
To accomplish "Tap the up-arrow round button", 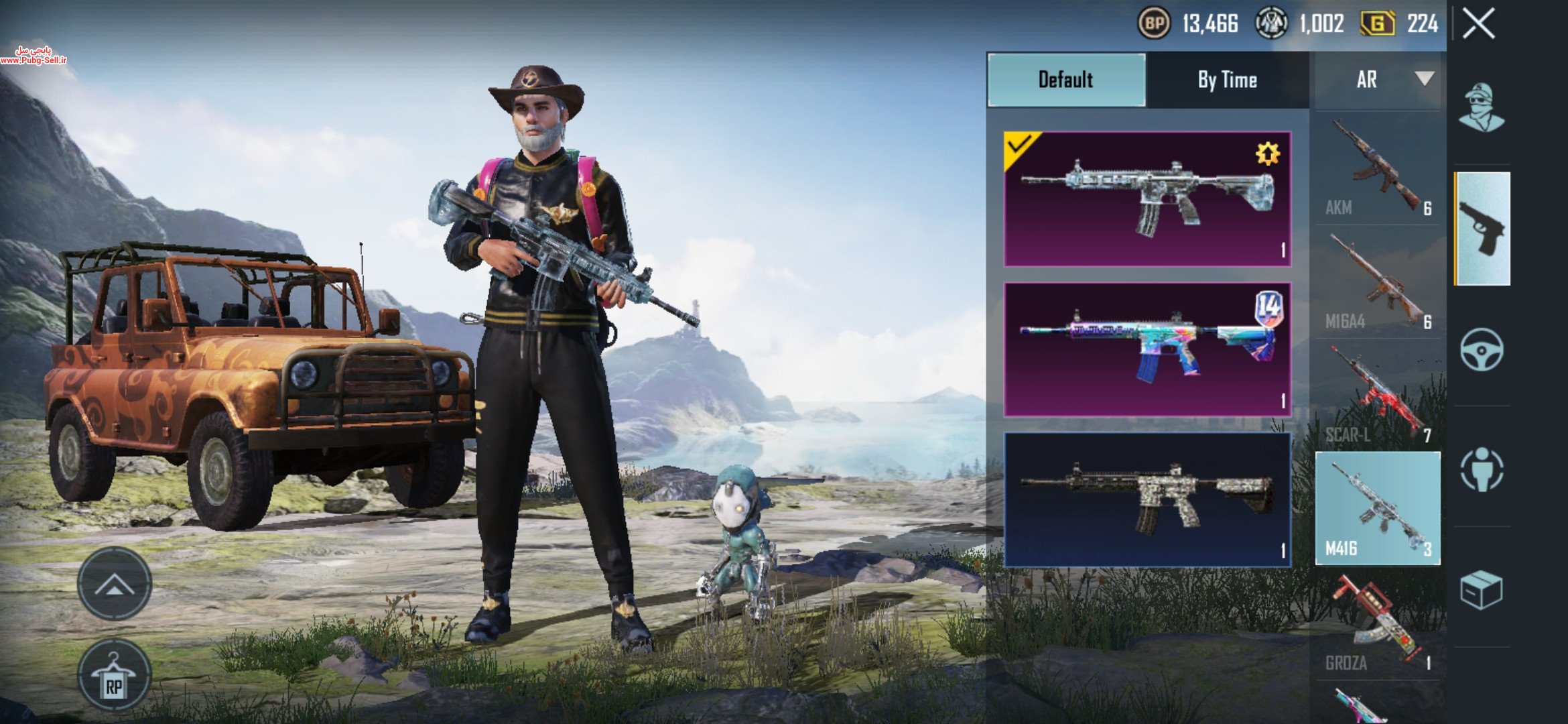I will [x=115, y=584].
